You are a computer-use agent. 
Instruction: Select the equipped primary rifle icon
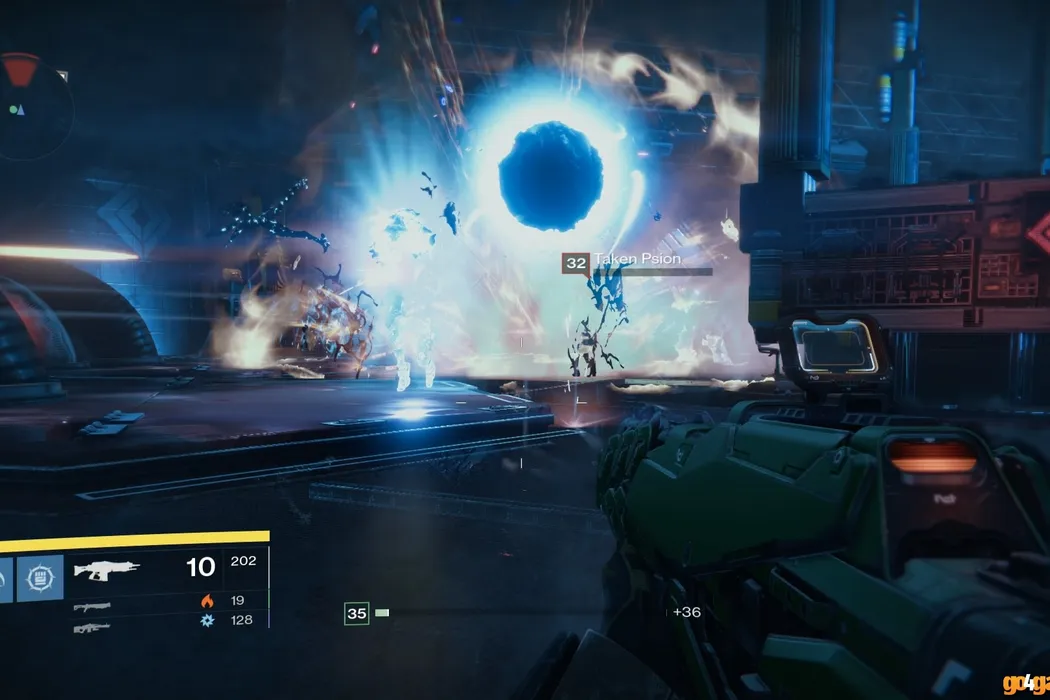click(107, 570)
